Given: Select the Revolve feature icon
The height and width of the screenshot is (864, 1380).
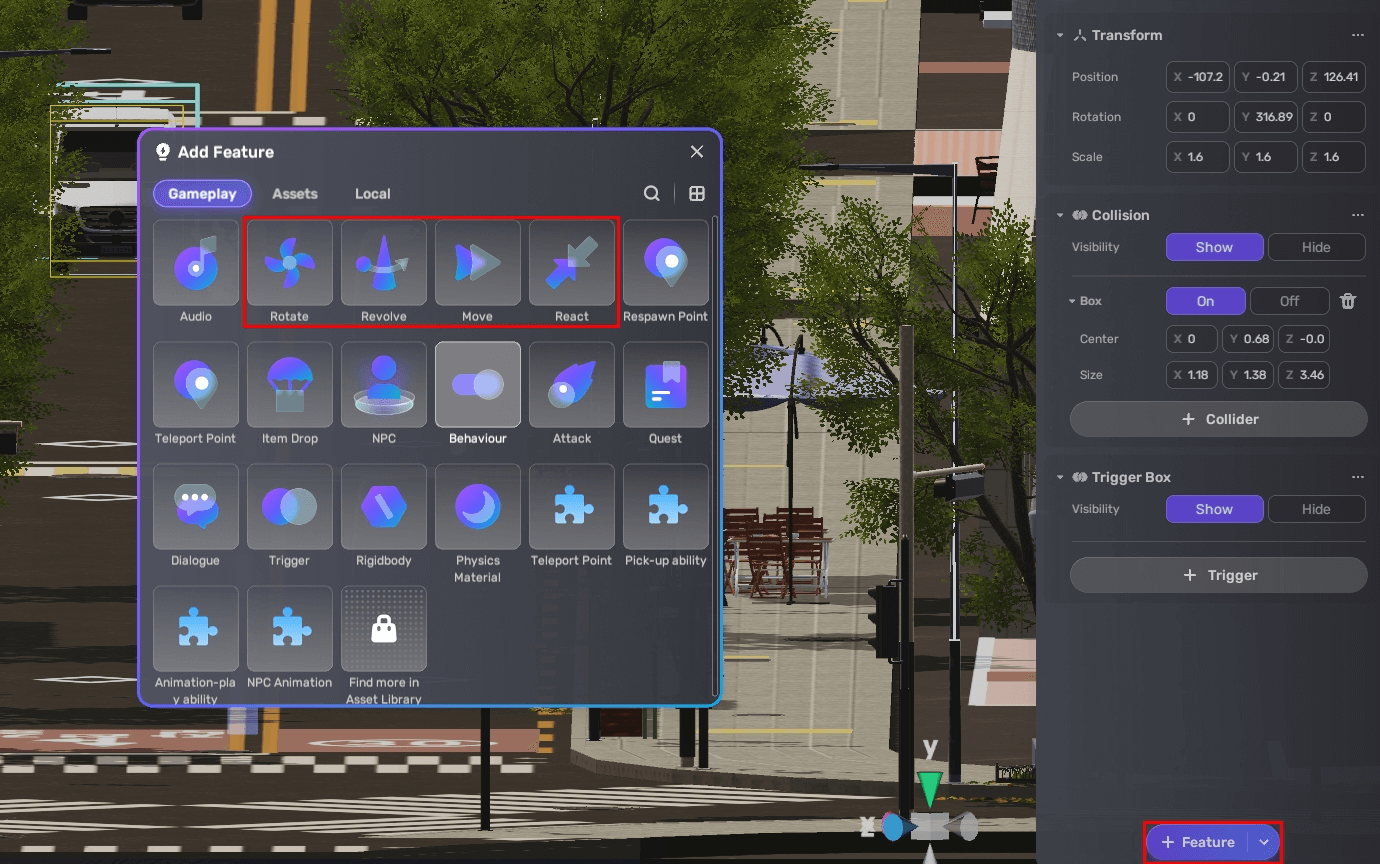Looking at the screenshot, I should (x=383, y=262).
